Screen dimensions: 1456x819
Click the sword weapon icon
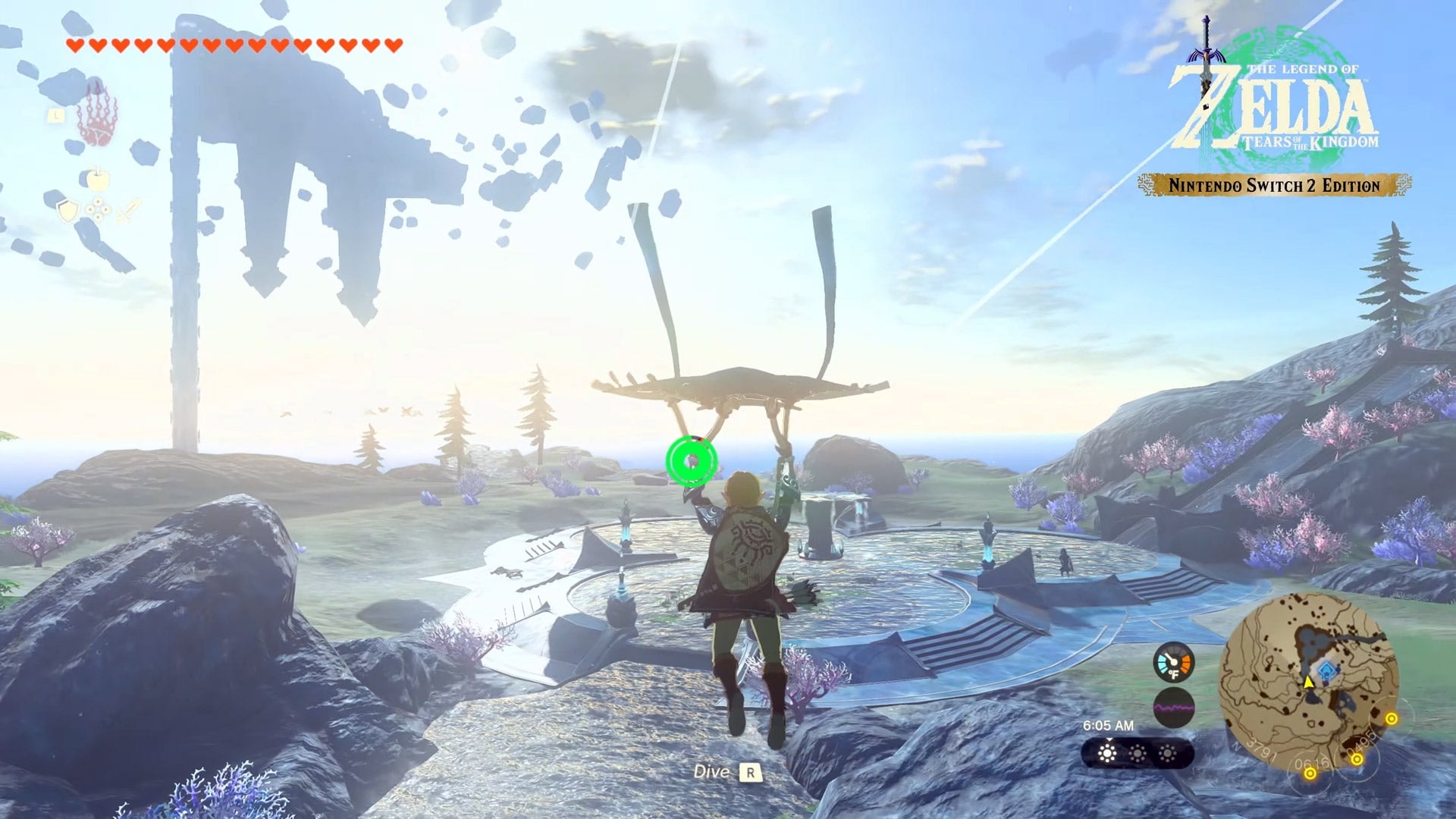click(x=127, y=211)
